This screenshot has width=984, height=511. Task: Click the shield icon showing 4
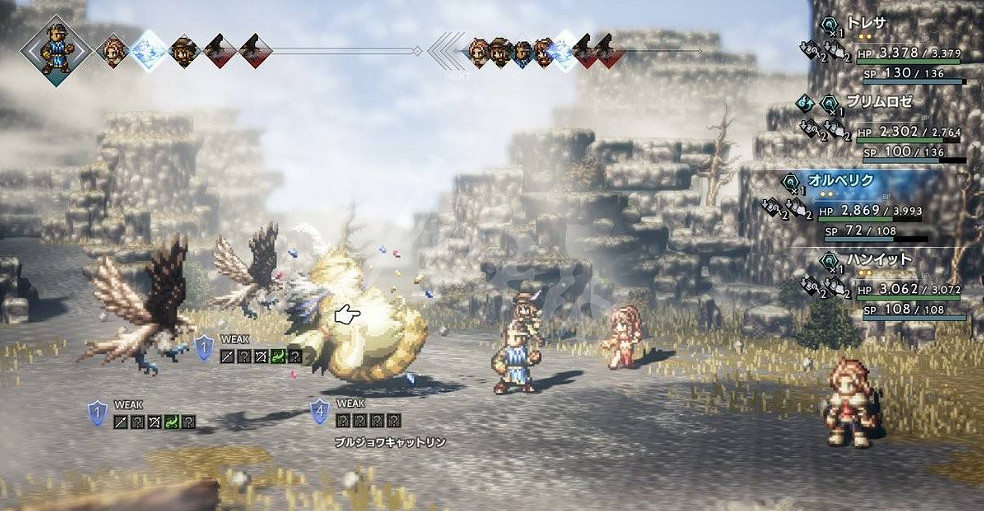320,410
